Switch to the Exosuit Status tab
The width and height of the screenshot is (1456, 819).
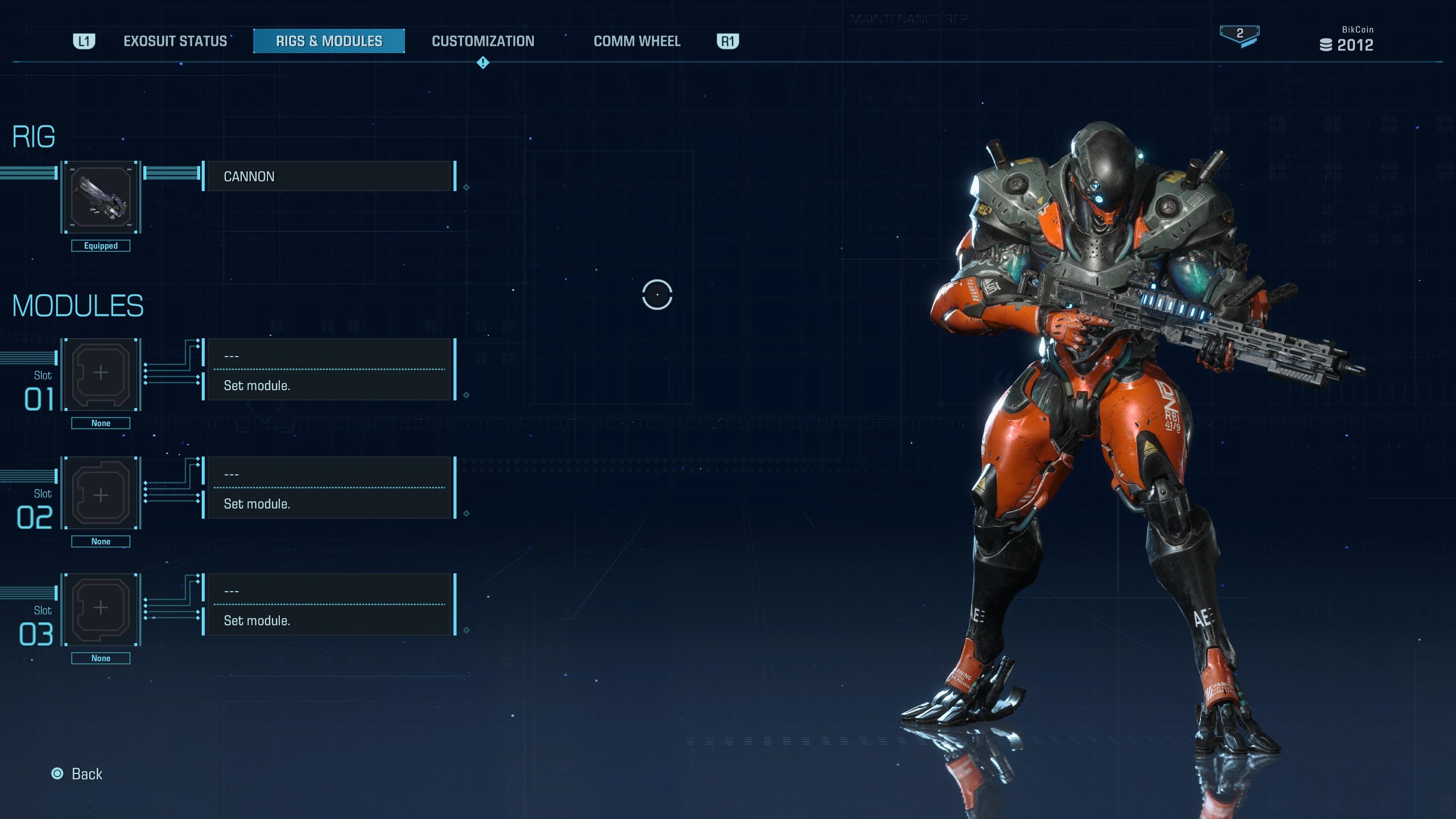coord(175,41)
